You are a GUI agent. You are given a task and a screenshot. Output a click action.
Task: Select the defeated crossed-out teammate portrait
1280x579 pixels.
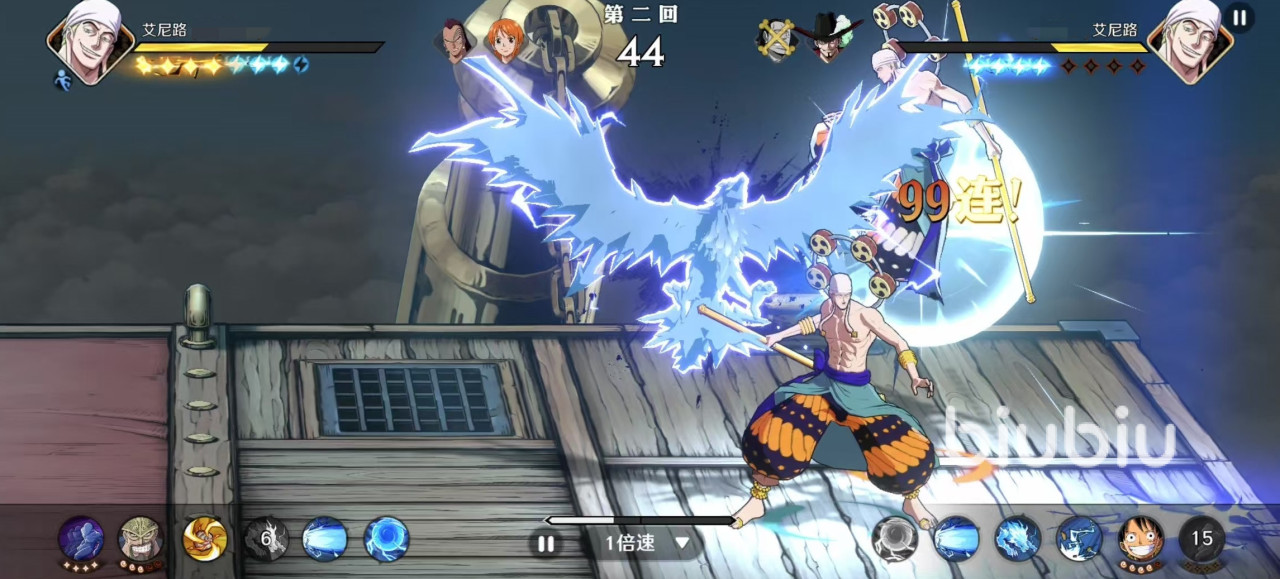[776, 40]
